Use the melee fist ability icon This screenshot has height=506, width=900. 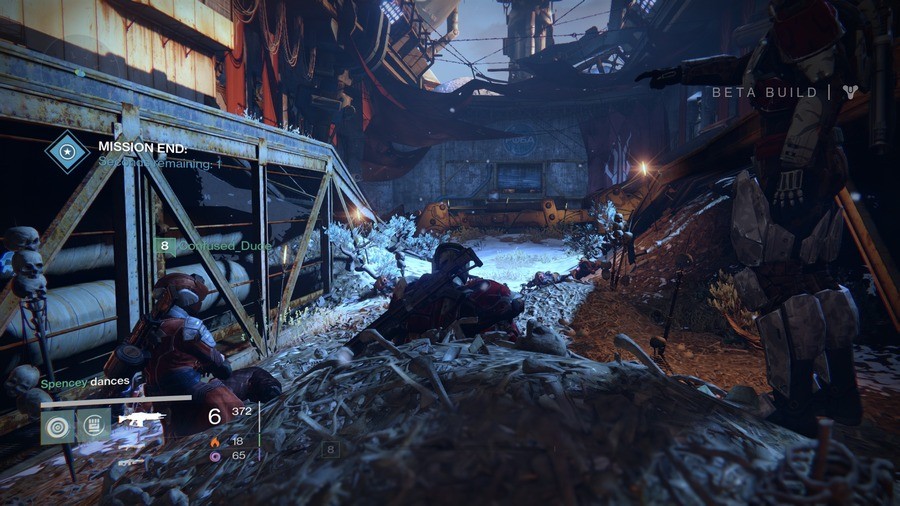point(94,427)
